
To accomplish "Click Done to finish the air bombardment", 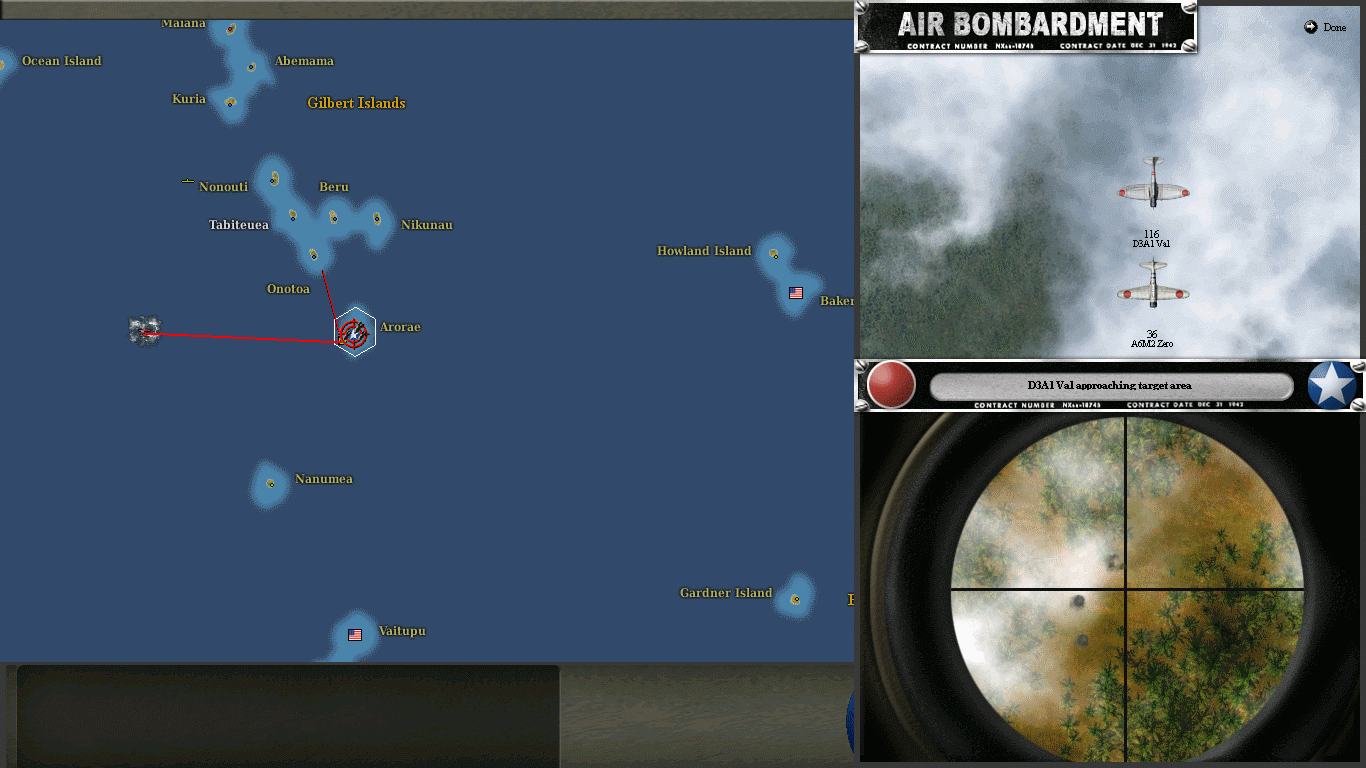I will [x=1324, y=27].
